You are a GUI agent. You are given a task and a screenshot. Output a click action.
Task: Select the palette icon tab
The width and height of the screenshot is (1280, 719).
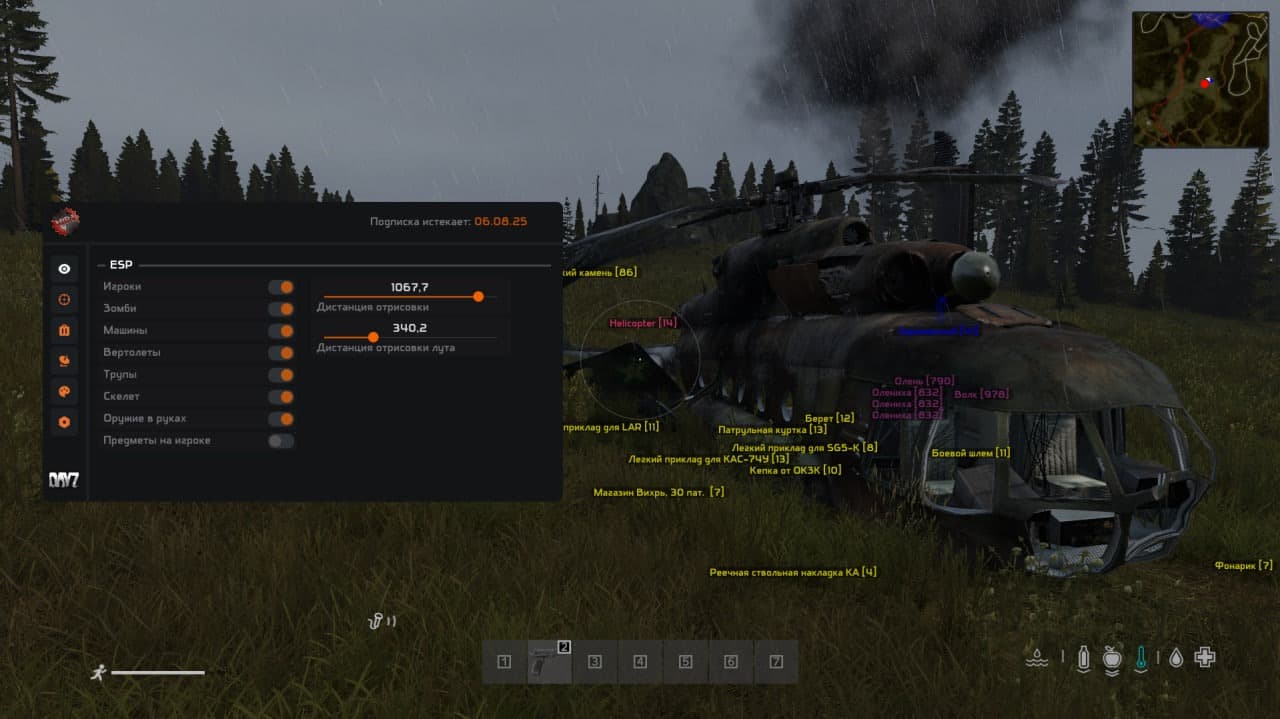[65, 391]
